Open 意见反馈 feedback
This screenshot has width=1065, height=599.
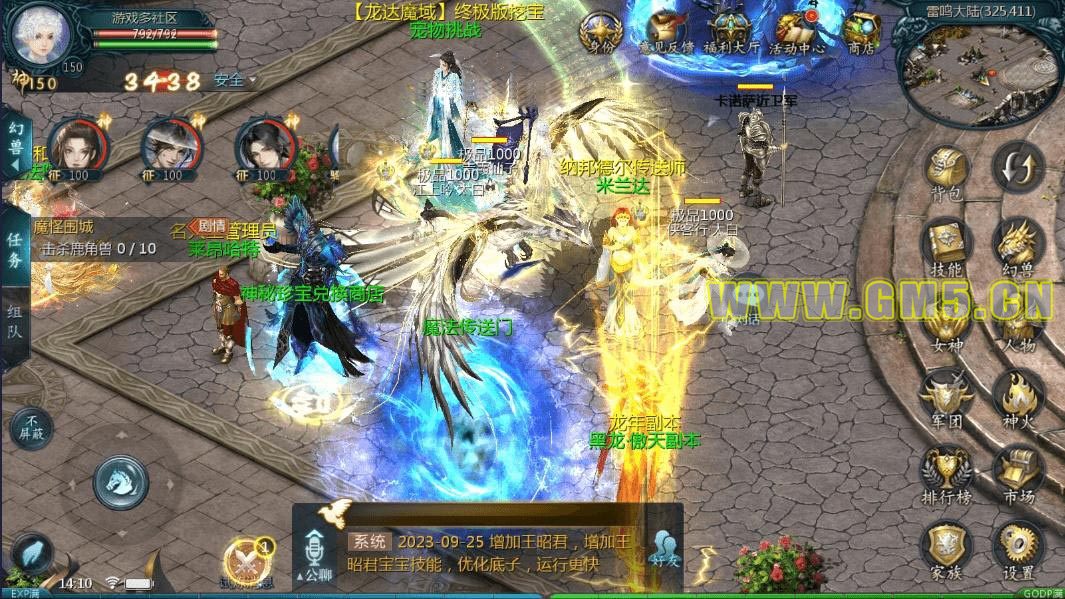pos(665,32)
